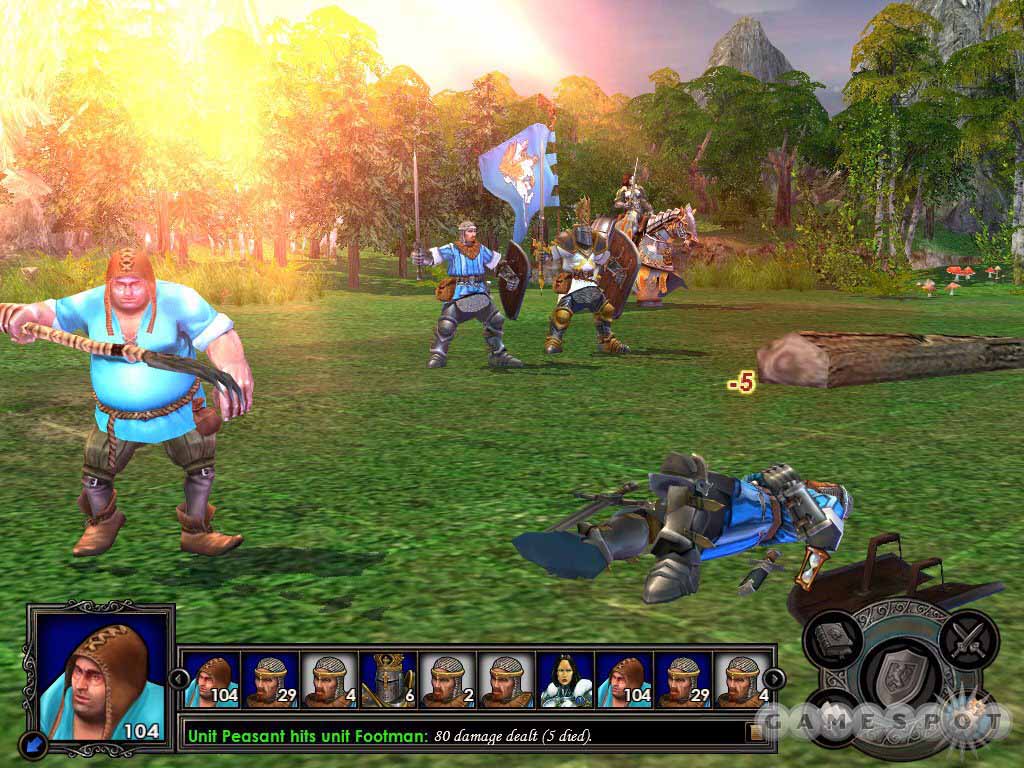
Task: Open the combat log with its small button
Action: (756, 731)
